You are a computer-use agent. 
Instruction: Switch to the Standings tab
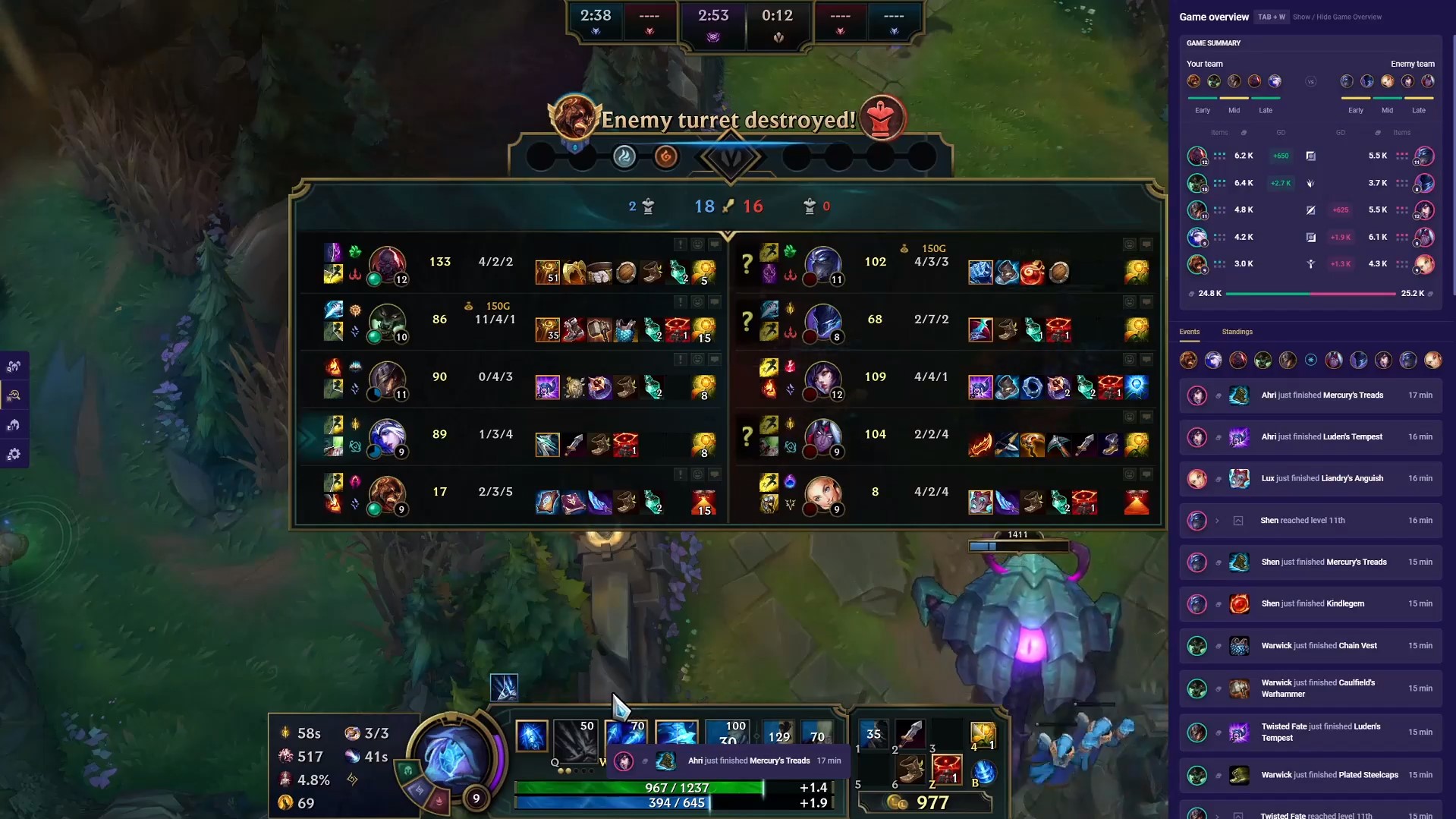[1237, 331]
